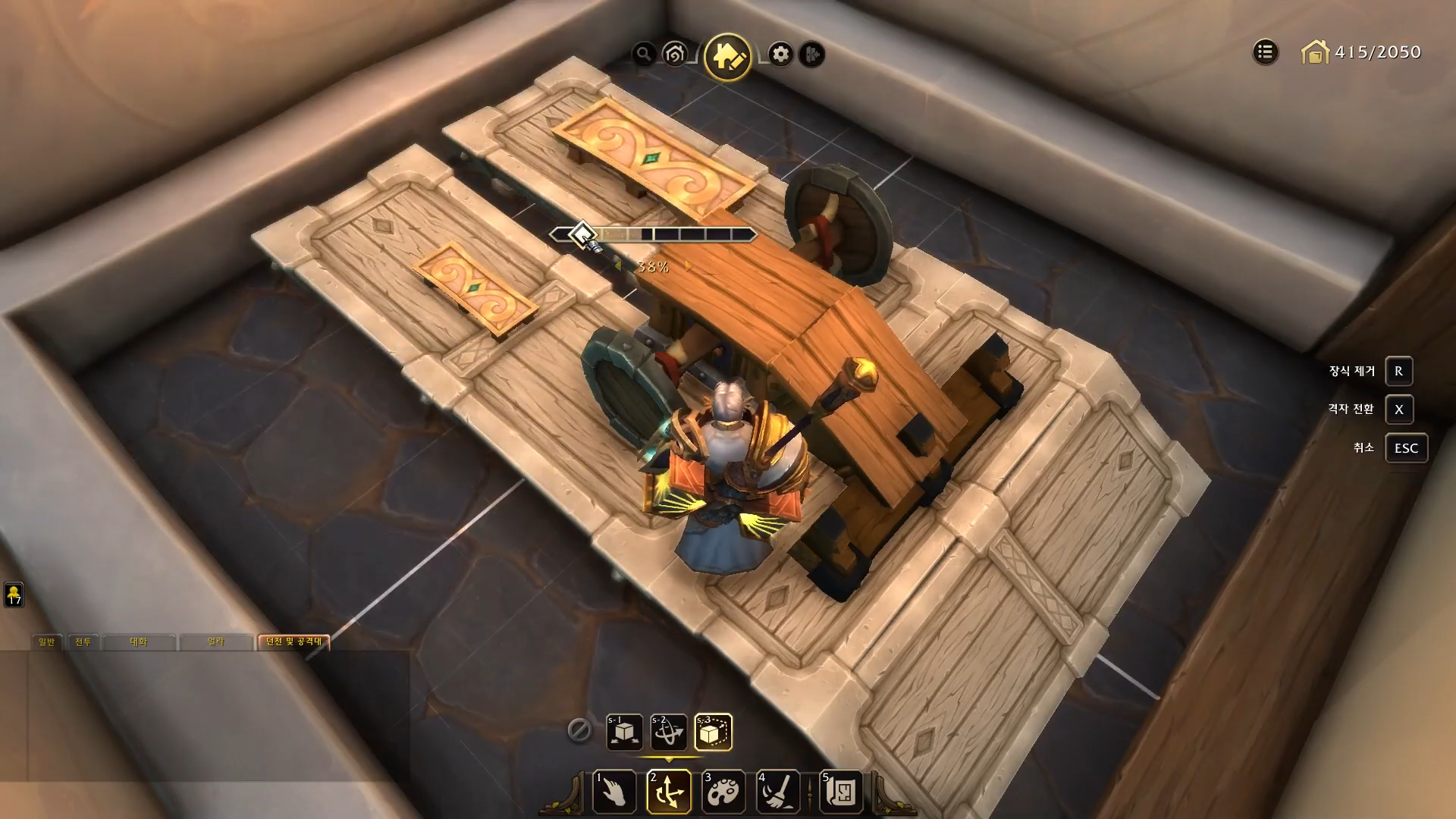Switch to the 일반 chat tab
Screen dimensions: 1456x819
click(x=47, y=642)
